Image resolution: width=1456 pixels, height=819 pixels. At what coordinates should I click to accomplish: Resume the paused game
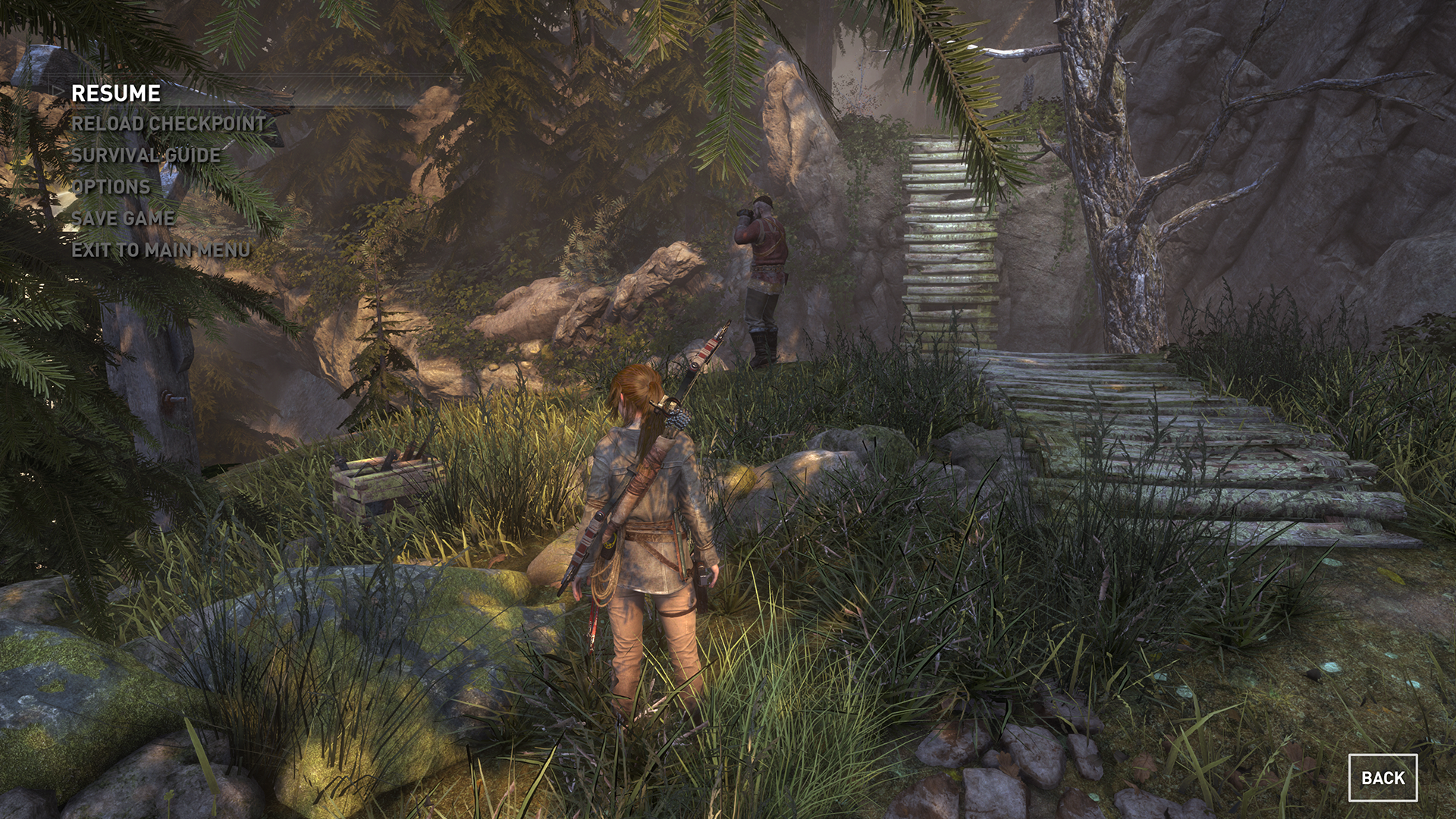click(x=116, y=93)
